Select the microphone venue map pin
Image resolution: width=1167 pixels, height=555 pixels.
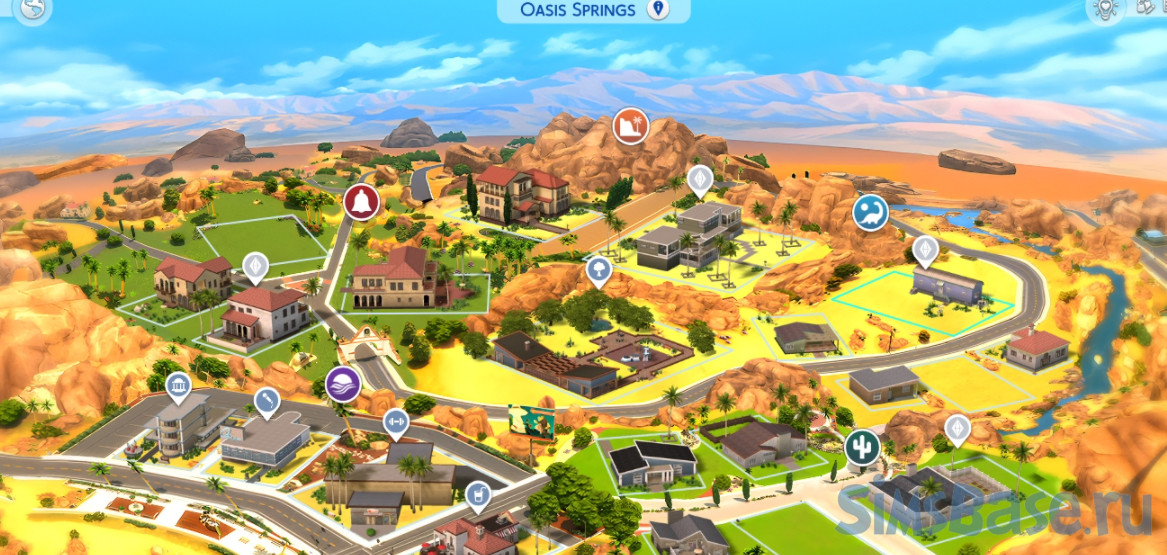coord(266,401)
